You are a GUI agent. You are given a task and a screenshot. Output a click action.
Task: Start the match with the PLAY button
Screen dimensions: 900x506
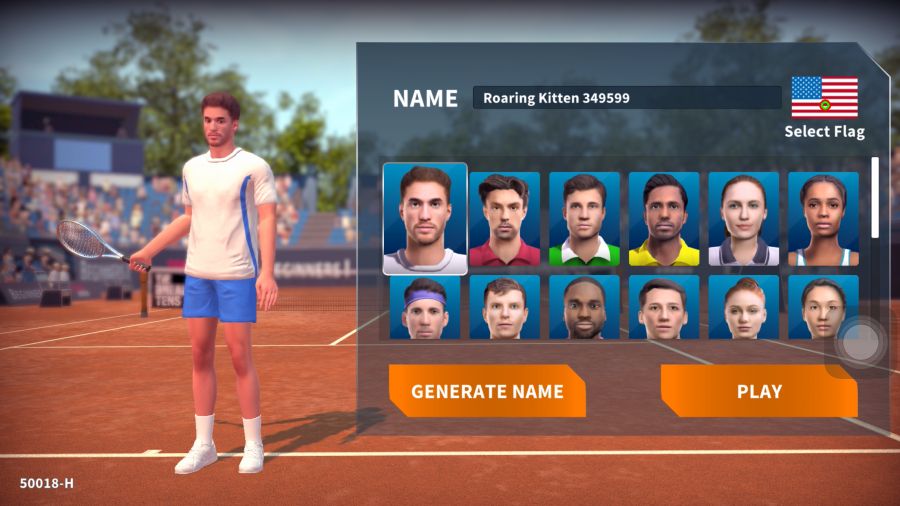[759, 391]
